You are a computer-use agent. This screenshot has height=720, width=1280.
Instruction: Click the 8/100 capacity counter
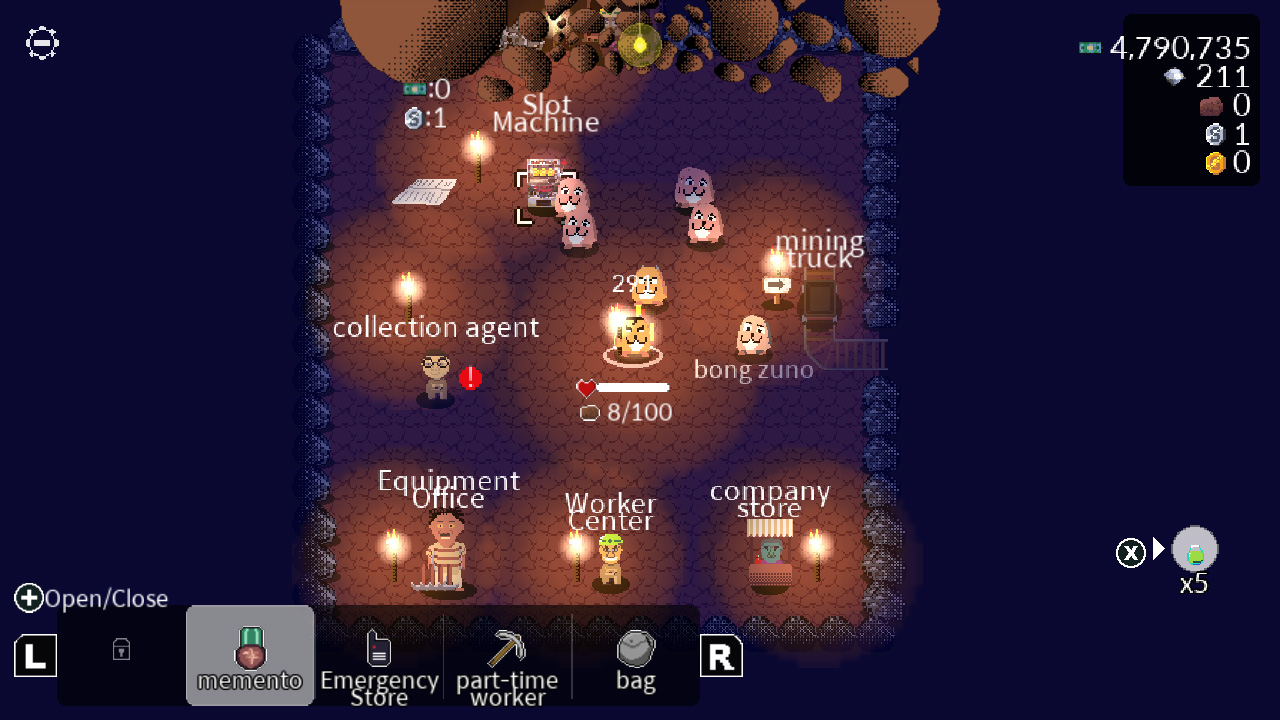tap(625, 412)
